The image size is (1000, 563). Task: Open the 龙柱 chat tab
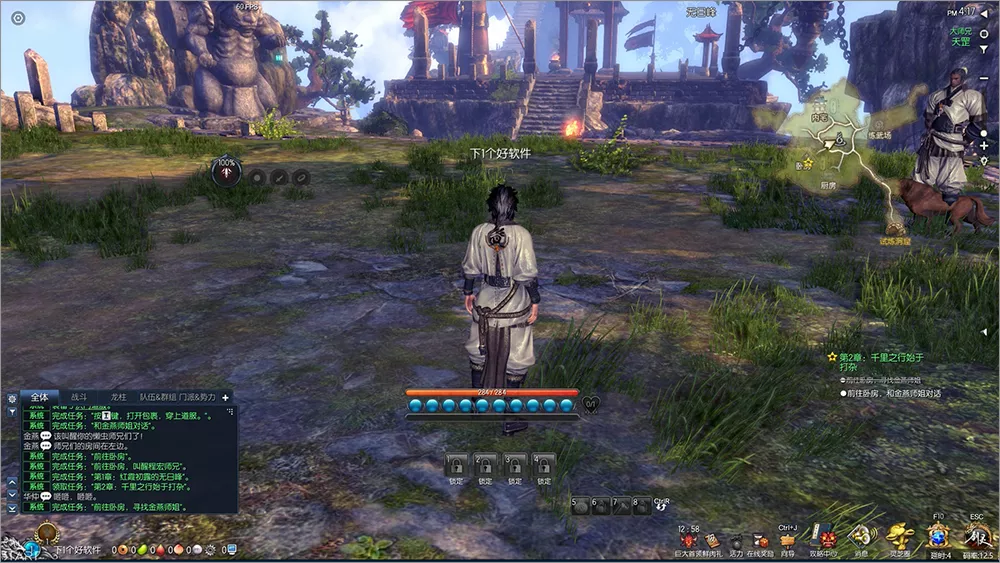[118, 397]
